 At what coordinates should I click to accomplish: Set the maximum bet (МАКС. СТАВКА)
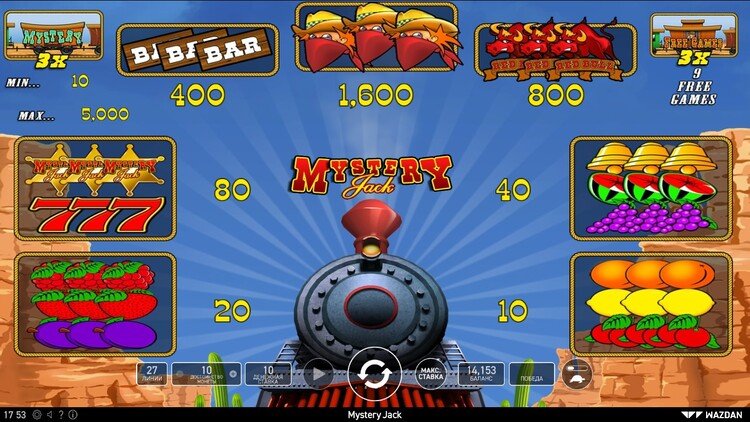pos(431,374)
